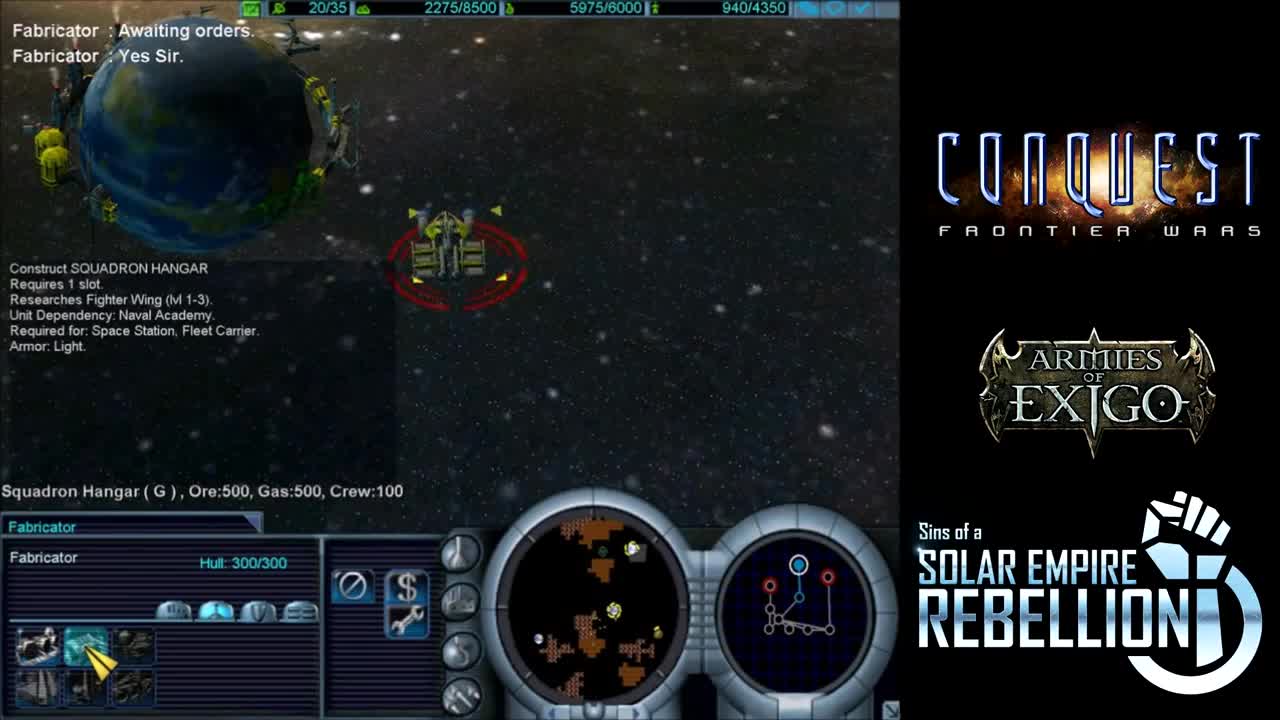
Task: Toggle the highlighted second build category tab
Action: (214, 612)
